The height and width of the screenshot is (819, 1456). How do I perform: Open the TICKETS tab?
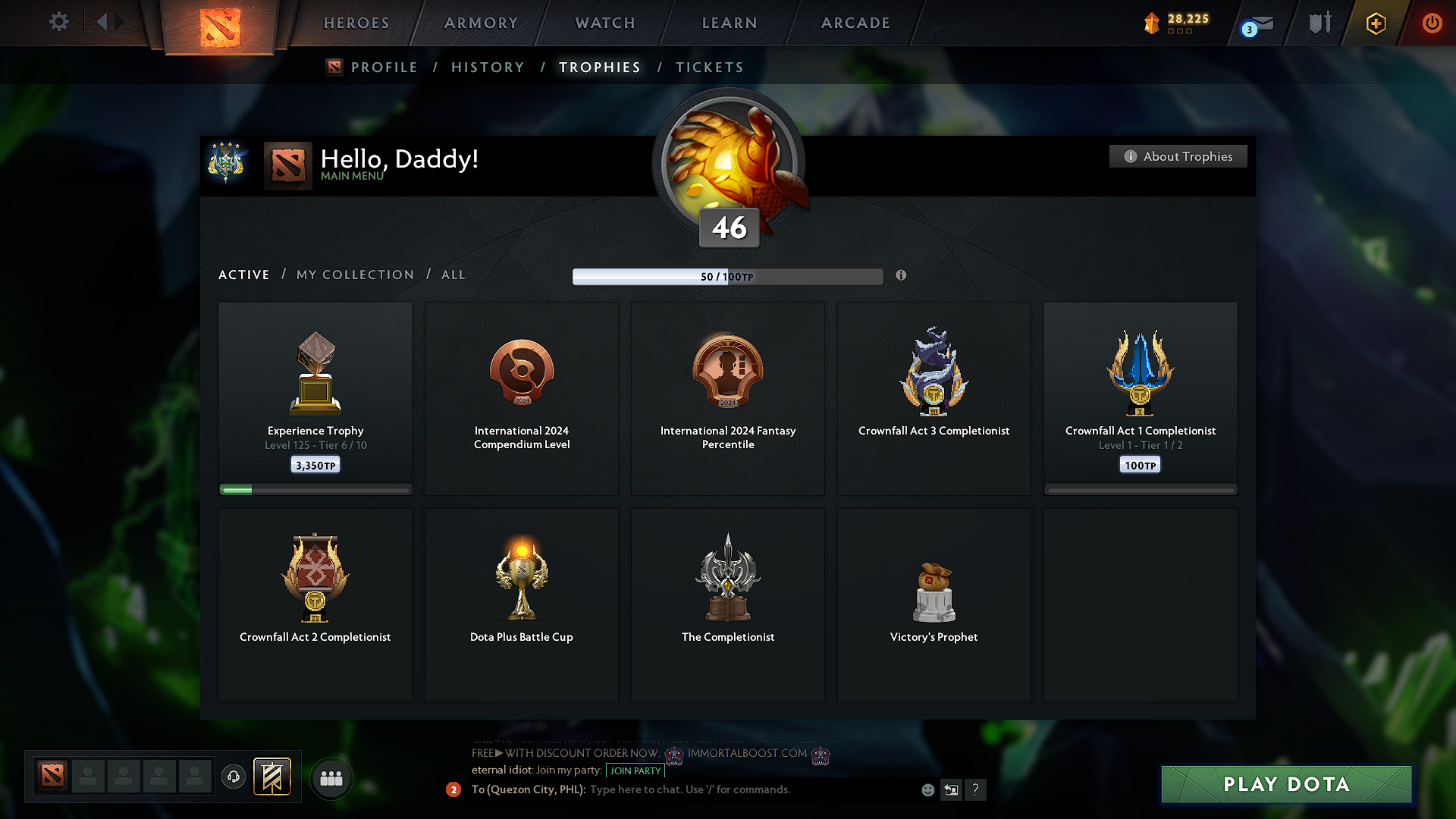(x=709, y=67)
